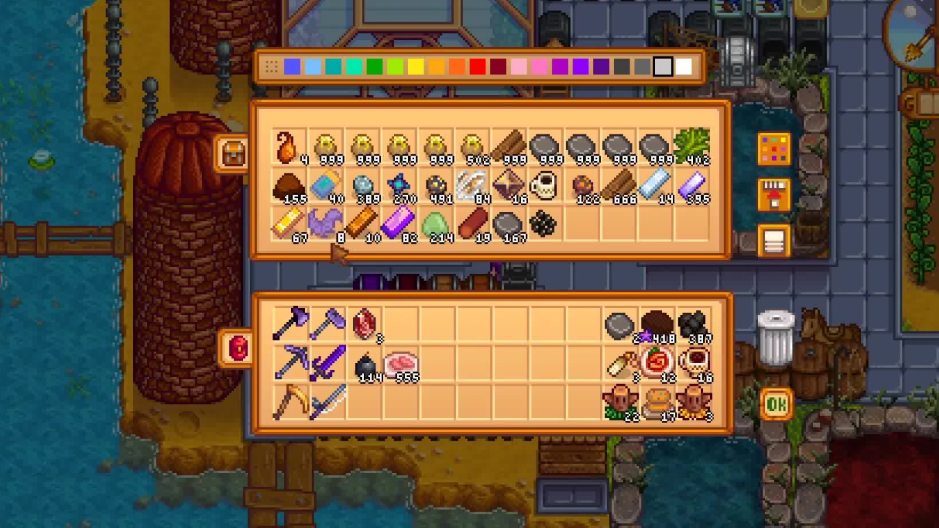This screenshot has width=939, height=528.
Task: Select the ruby in the player inventory
Action: pyautogui.click(x=363, y=324)
